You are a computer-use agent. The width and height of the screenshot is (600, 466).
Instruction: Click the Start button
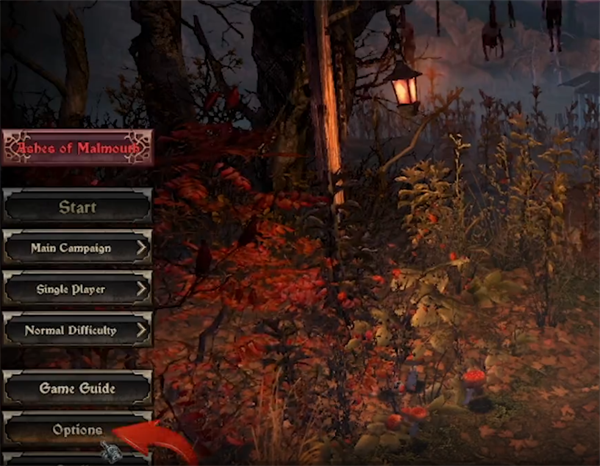tap(77, 208)
